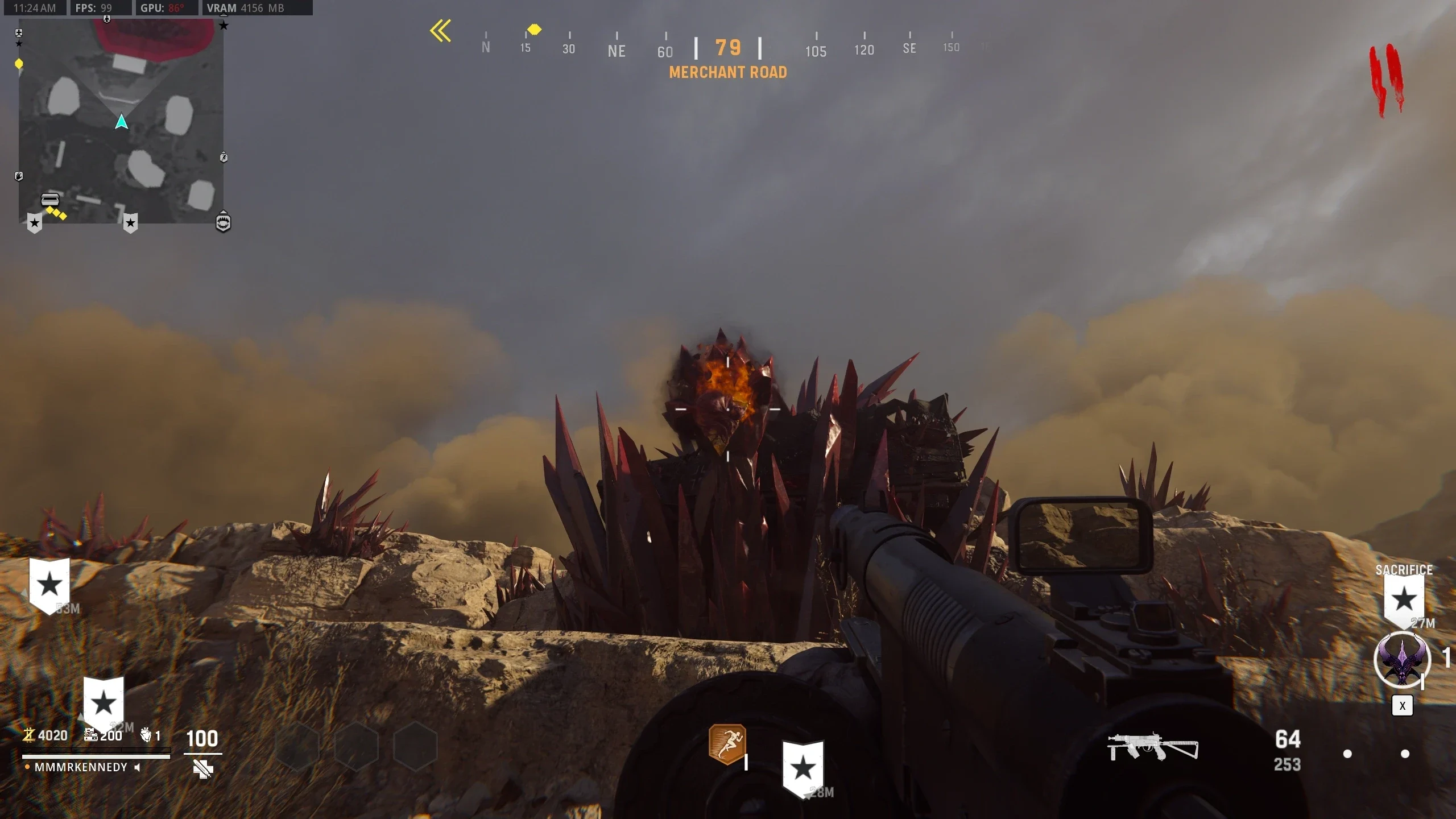The width and height of the screenshot is (1456, 819).
Task: Click the armor plate icon below 100
Action: (202, 770)
